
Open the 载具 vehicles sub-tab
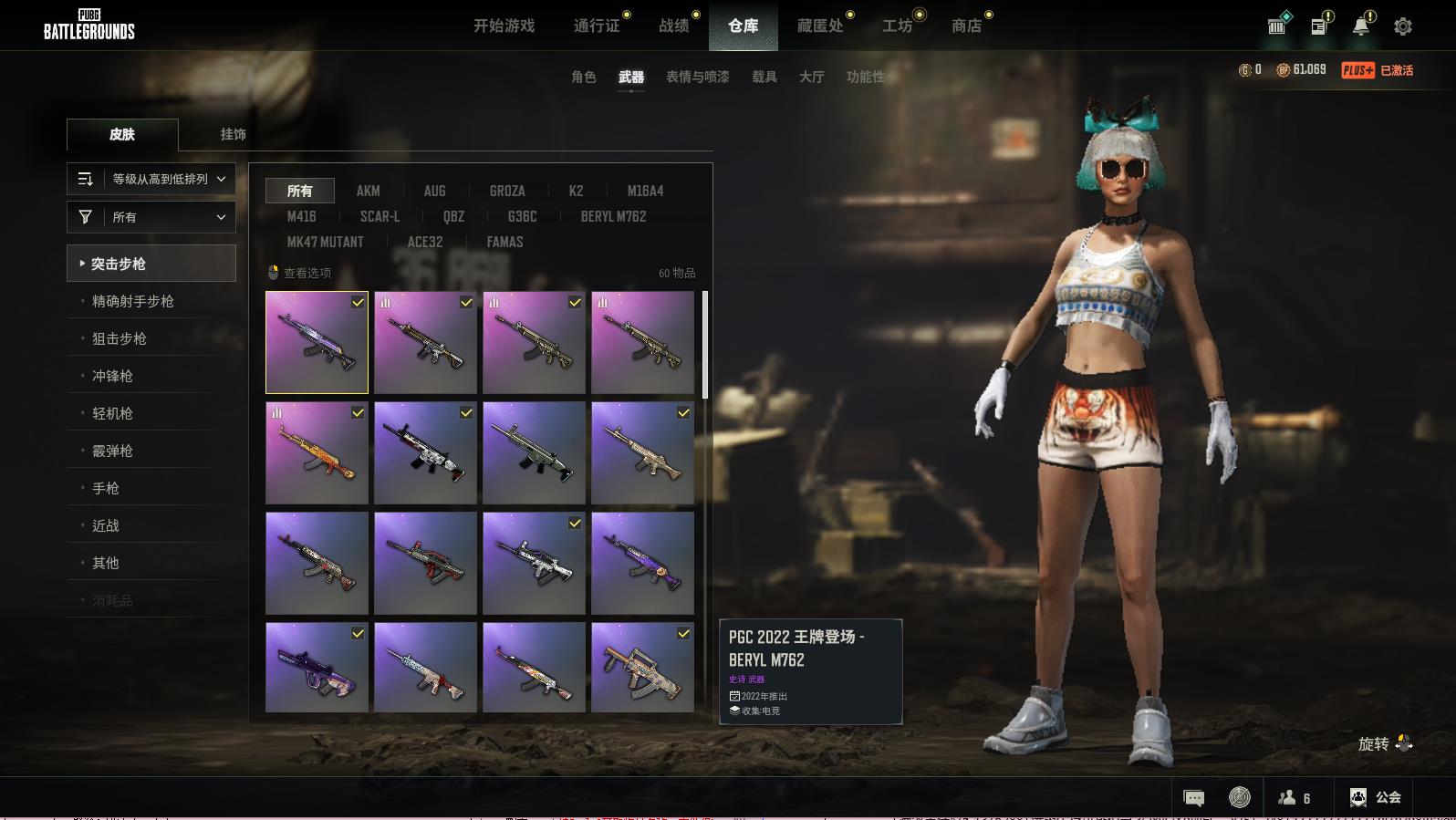point(764,77)
